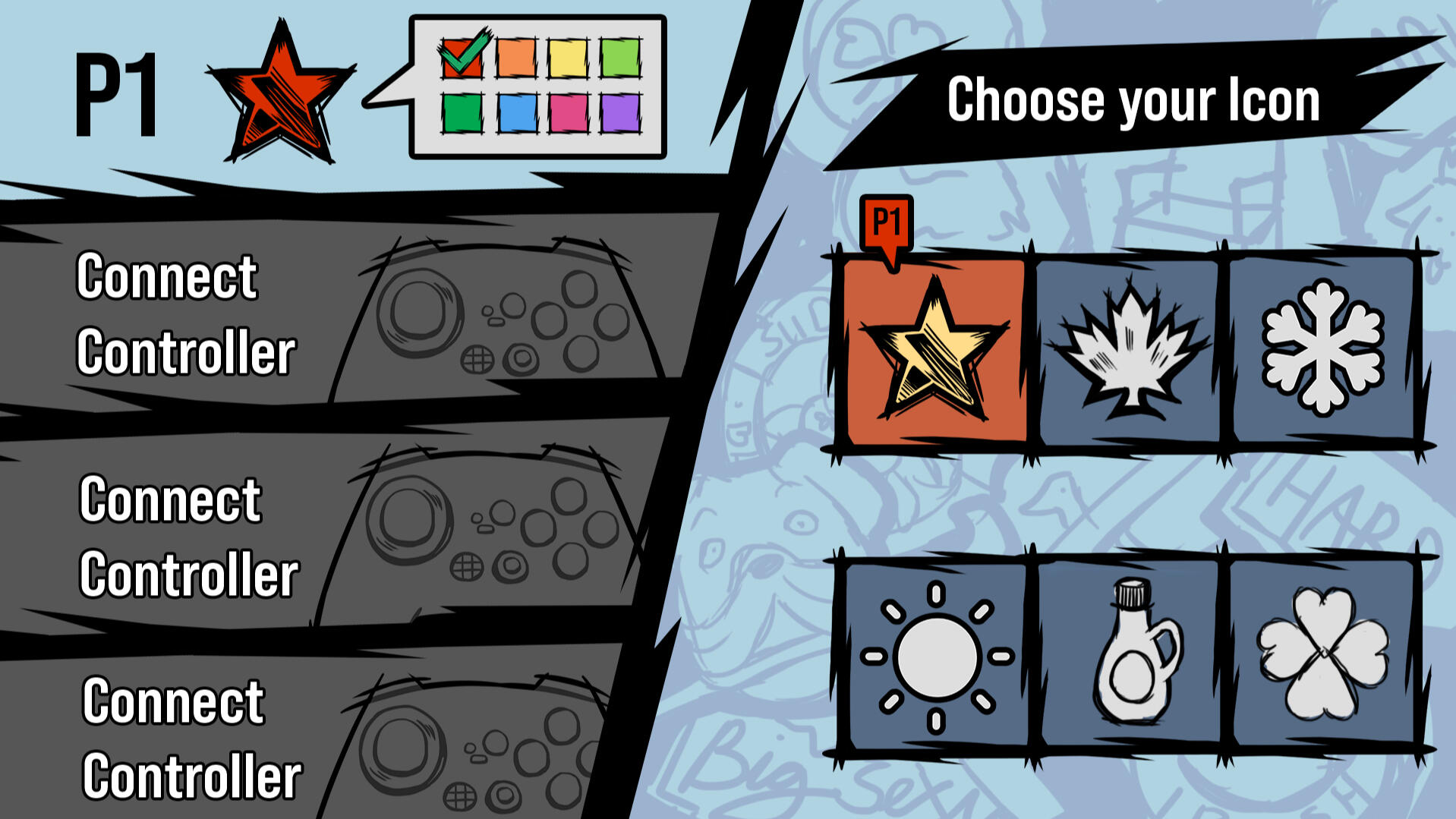The width and height of the screenshot is (1456, 819).
Task: Pick the pink color swatch
Action: (569, 114)
